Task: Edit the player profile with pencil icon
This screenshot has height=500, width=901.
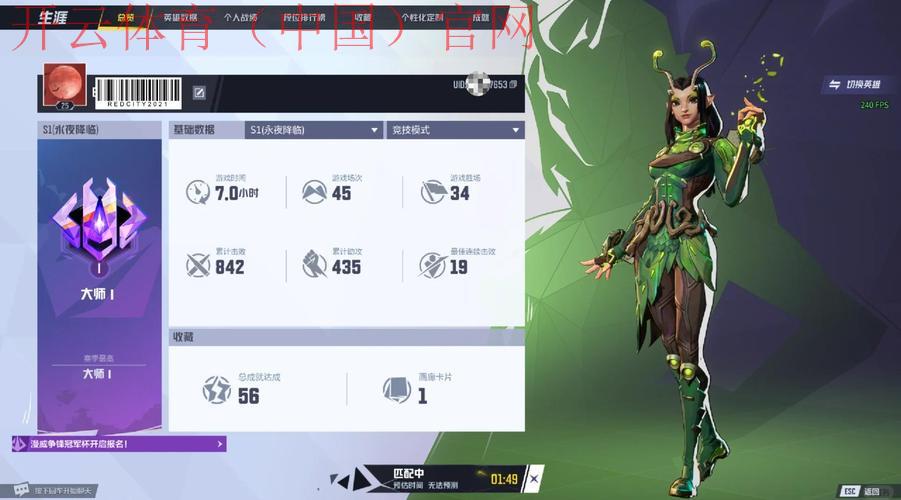Action: [x=199, y=93]
